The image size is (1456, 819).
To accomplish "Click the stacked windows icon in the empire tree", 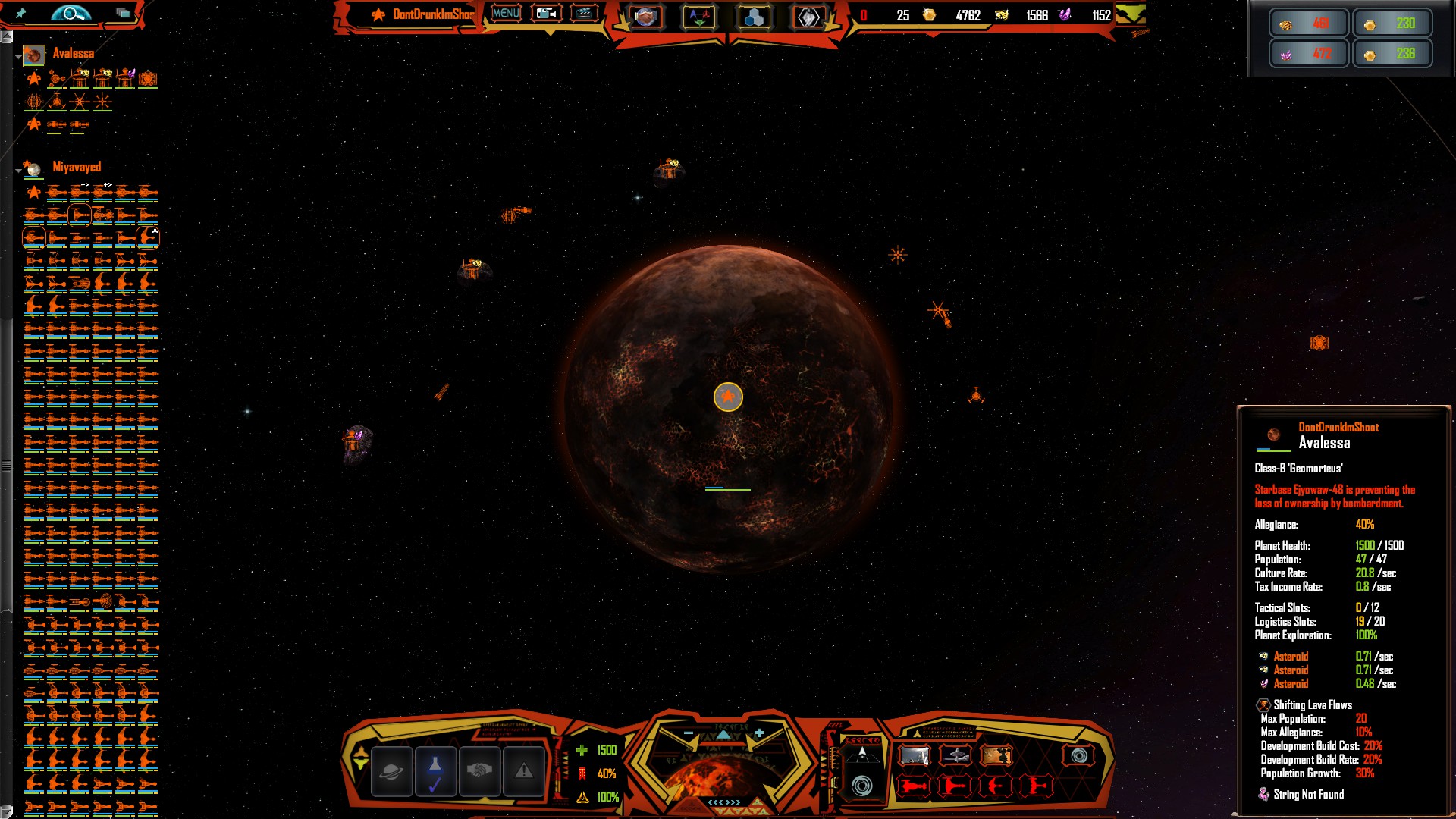I will (122, 13).
